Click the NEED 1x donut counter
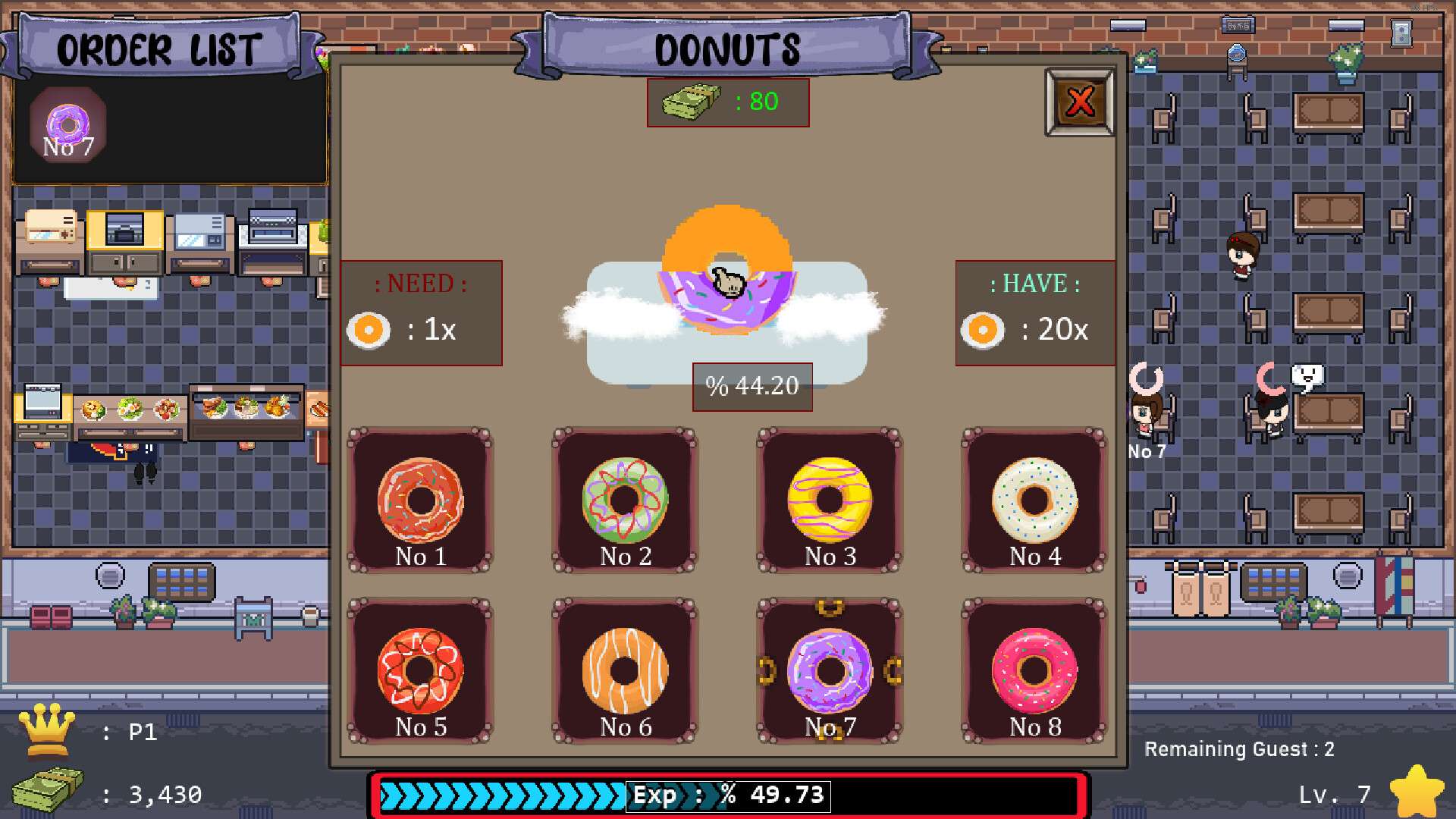The image size is (1456, 819). click(421, 313)
